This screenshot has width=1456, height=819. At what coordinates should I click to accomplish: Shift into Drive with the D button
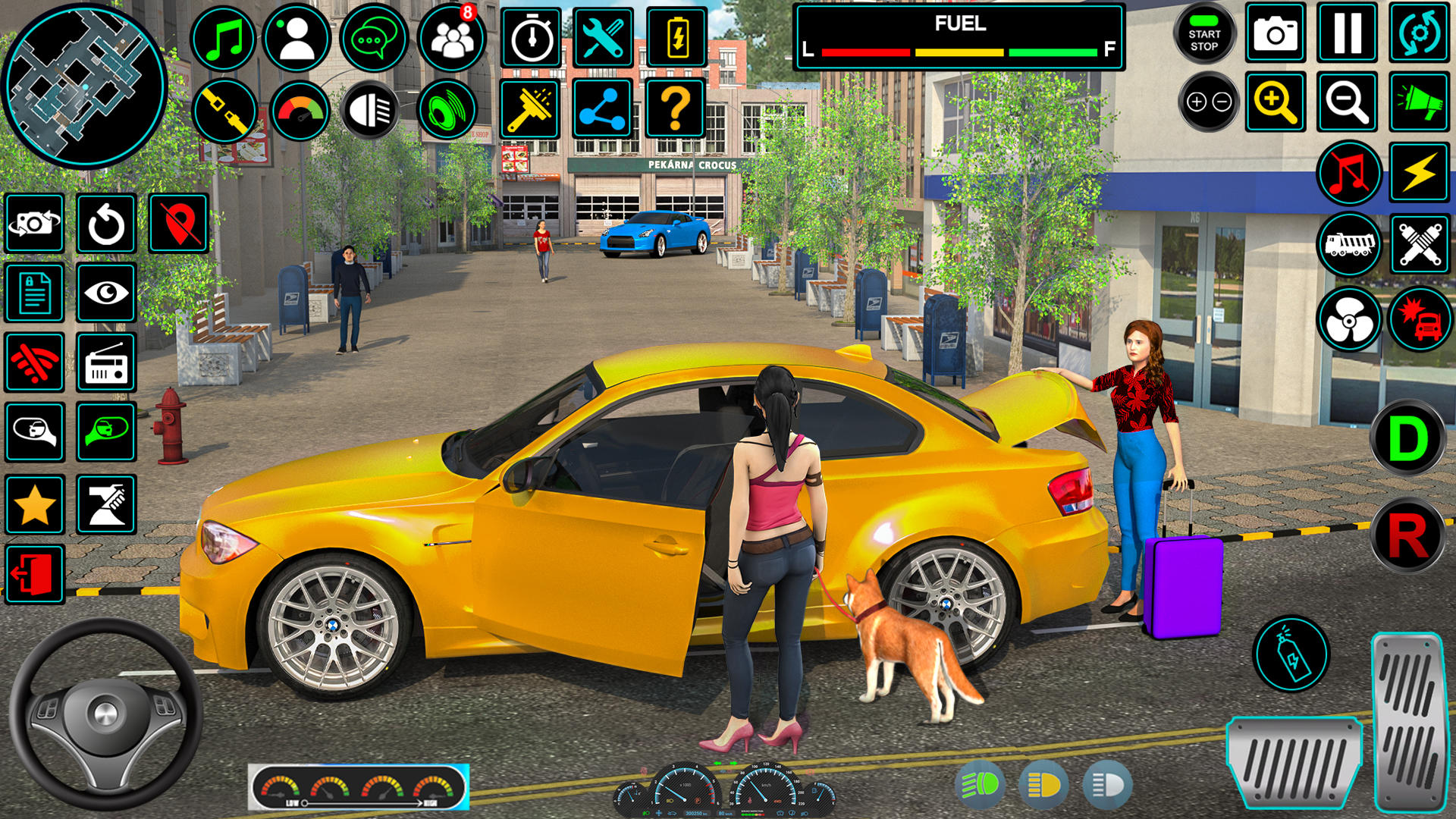click(x=1408, y=438)
